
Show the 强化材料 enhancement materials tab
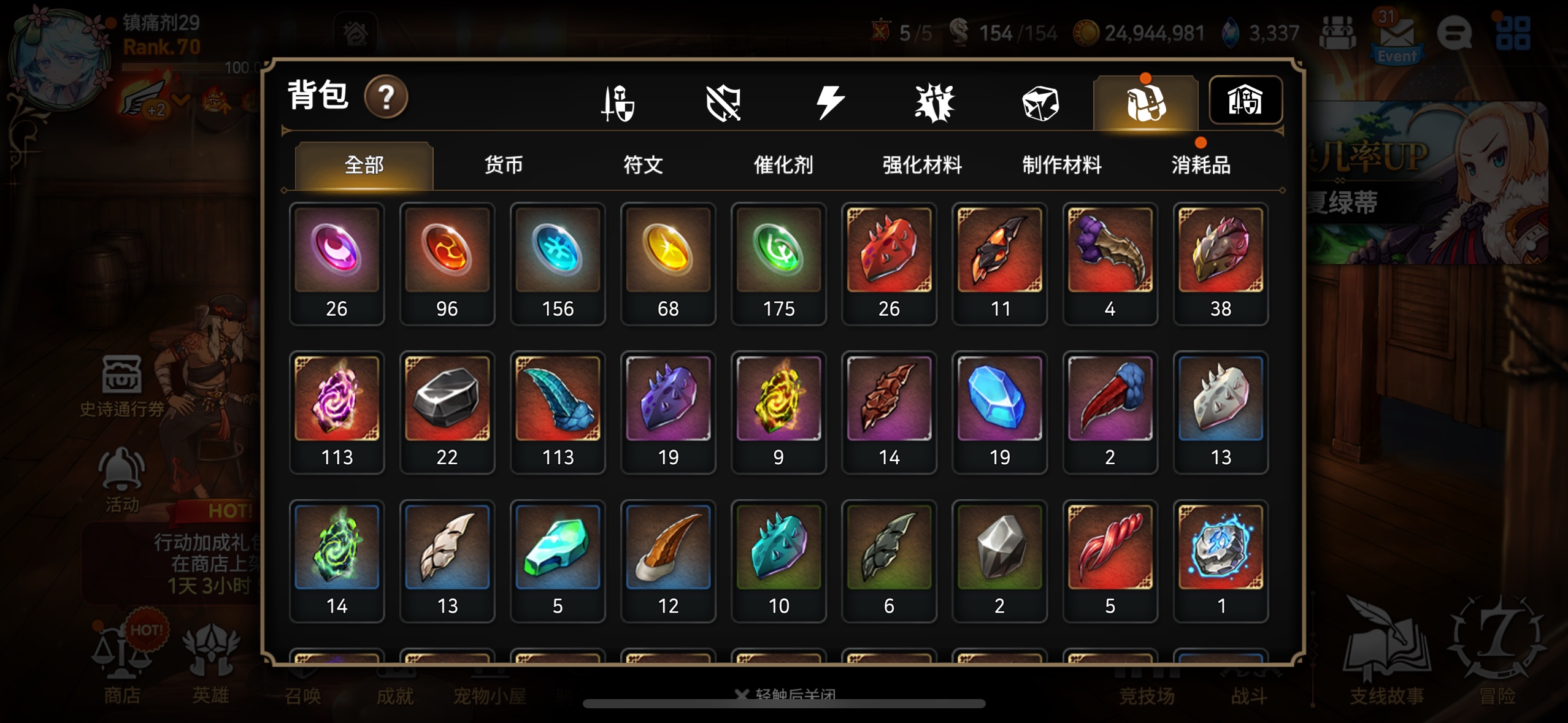(922, 165)
